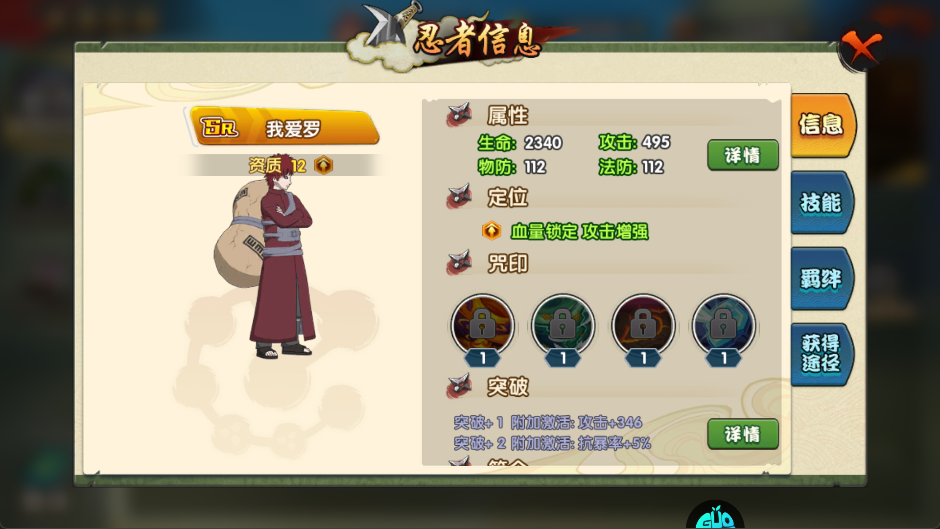Click the orange icon beside 血量锁定 攻击增强
940x529 pixels.
click(x=491, y=231)
